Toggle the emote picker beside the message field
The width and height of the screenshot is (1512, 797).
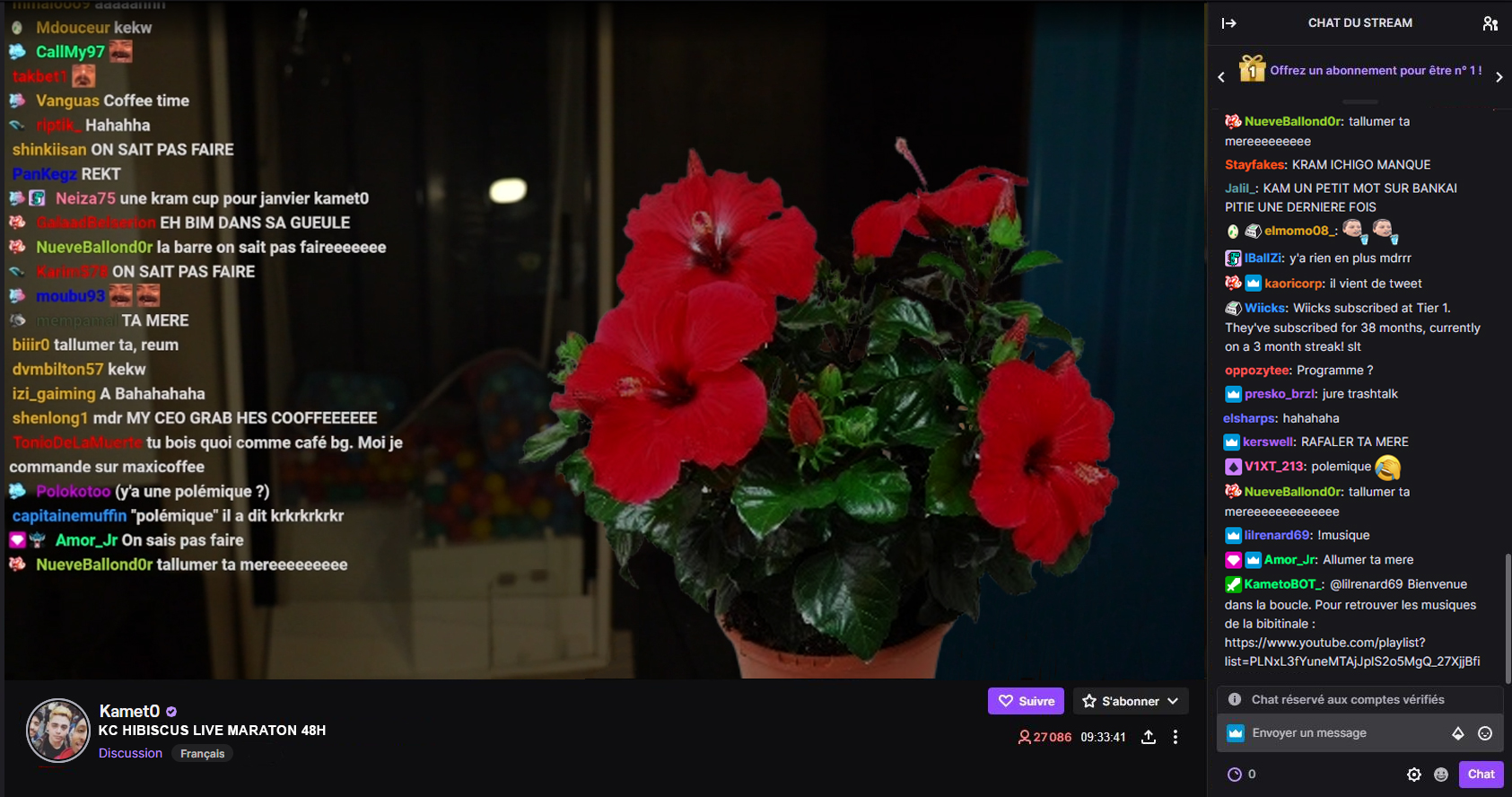pos(1483,732)
